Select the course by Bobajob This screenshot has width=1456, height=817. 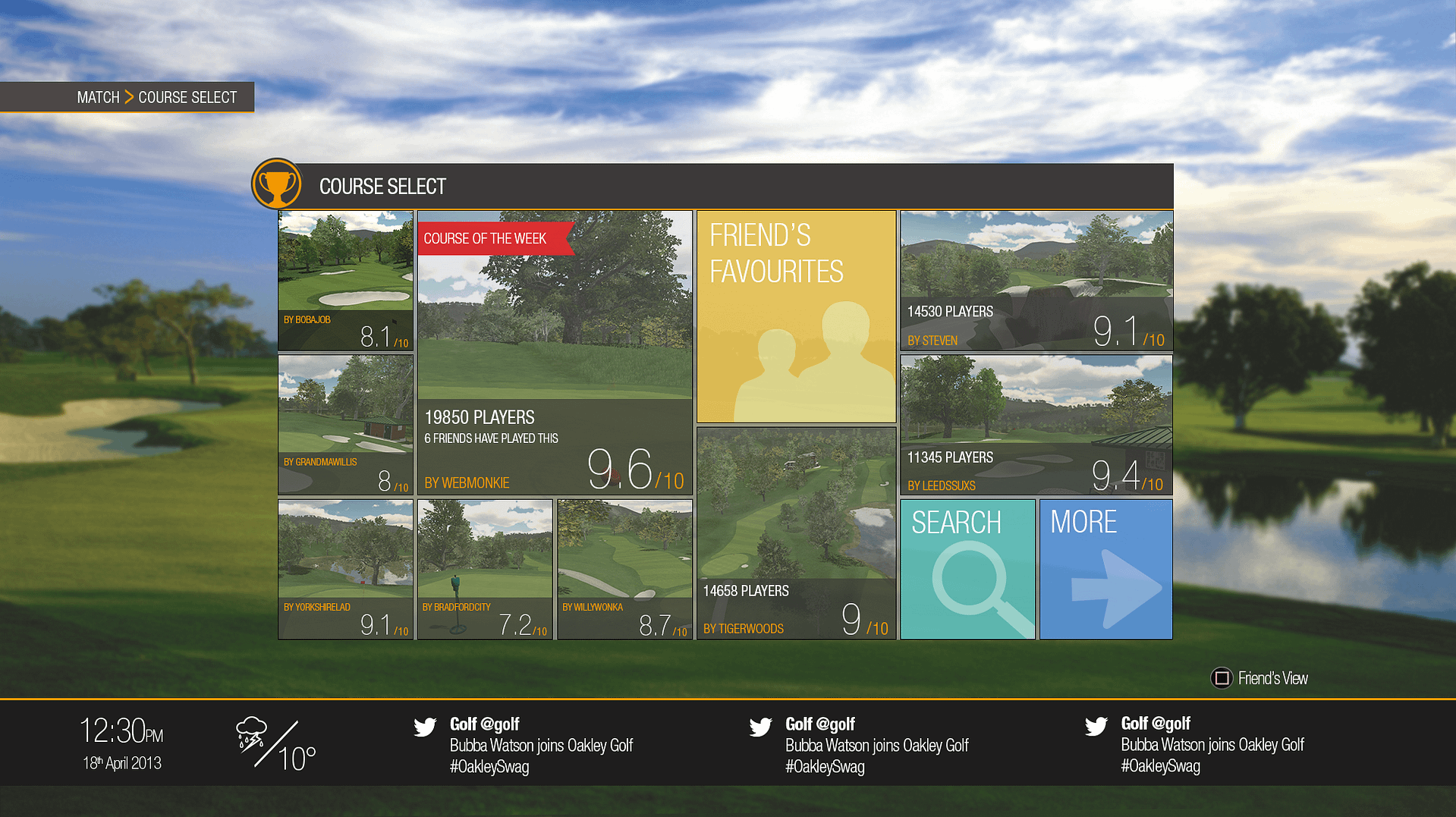coord(345,280)
